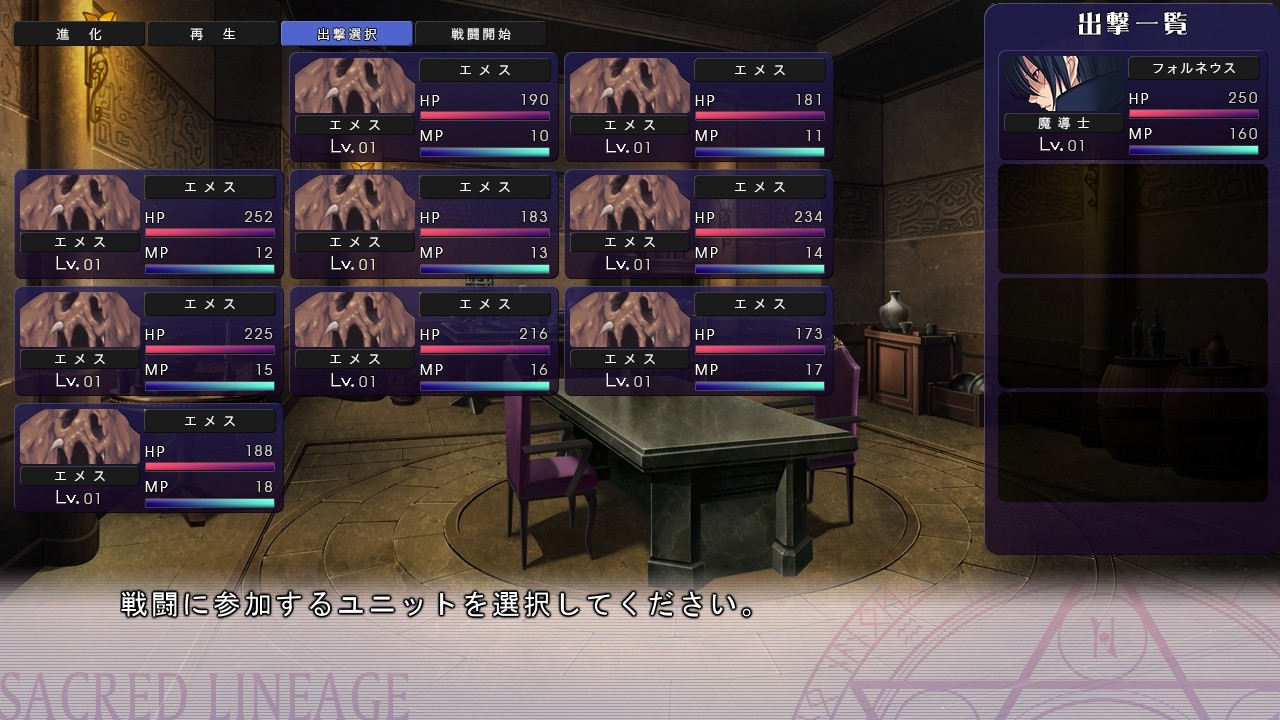Open the 再生 (Regeneration) tab
Image resolution: width=1280 pixels, height=720 pixels.
(x=213, y=33)
